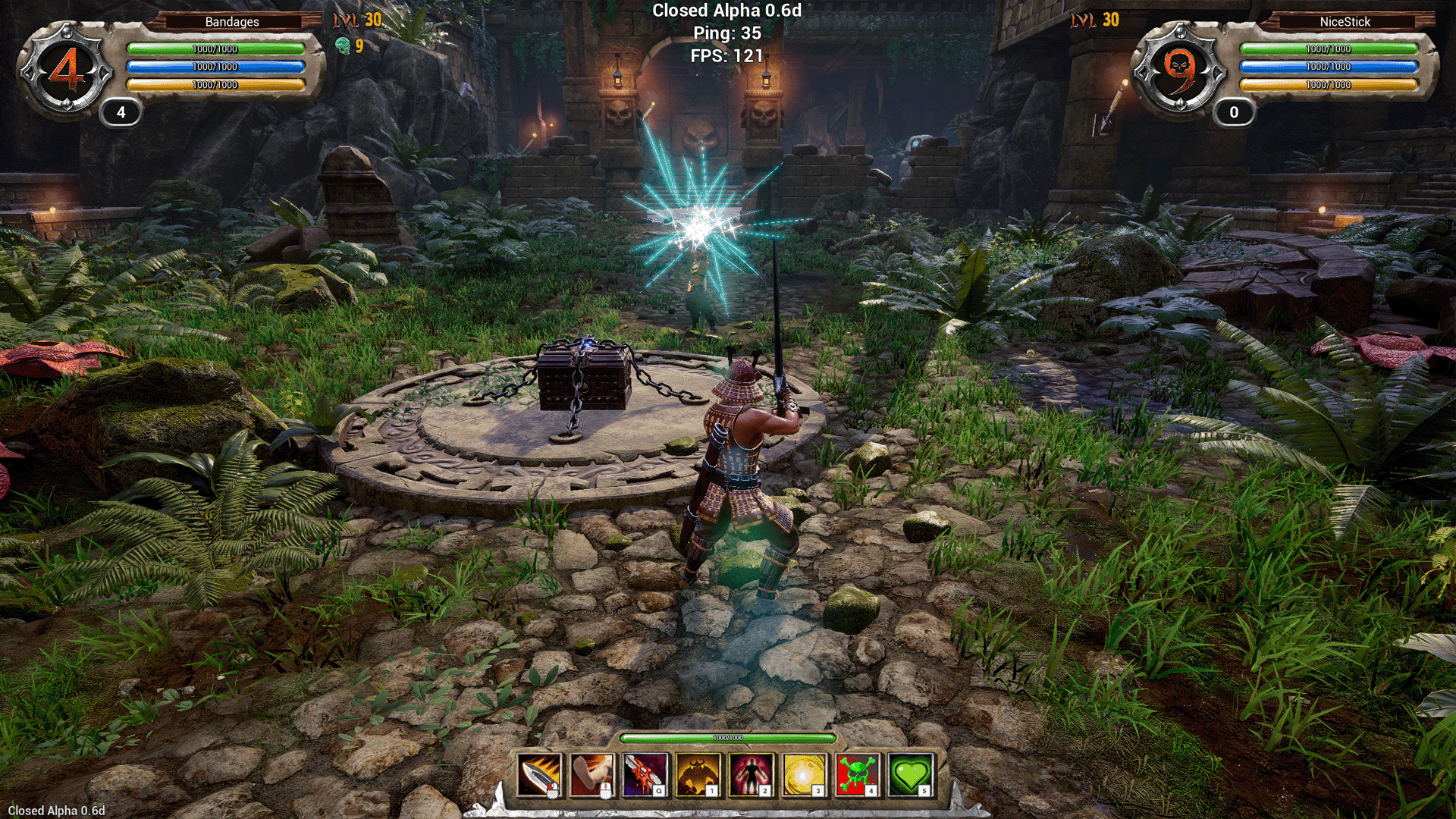This screenshot has height=819, width=1456.
Task: Activate the horned demon silhouette ability
Action: [698, 775]
